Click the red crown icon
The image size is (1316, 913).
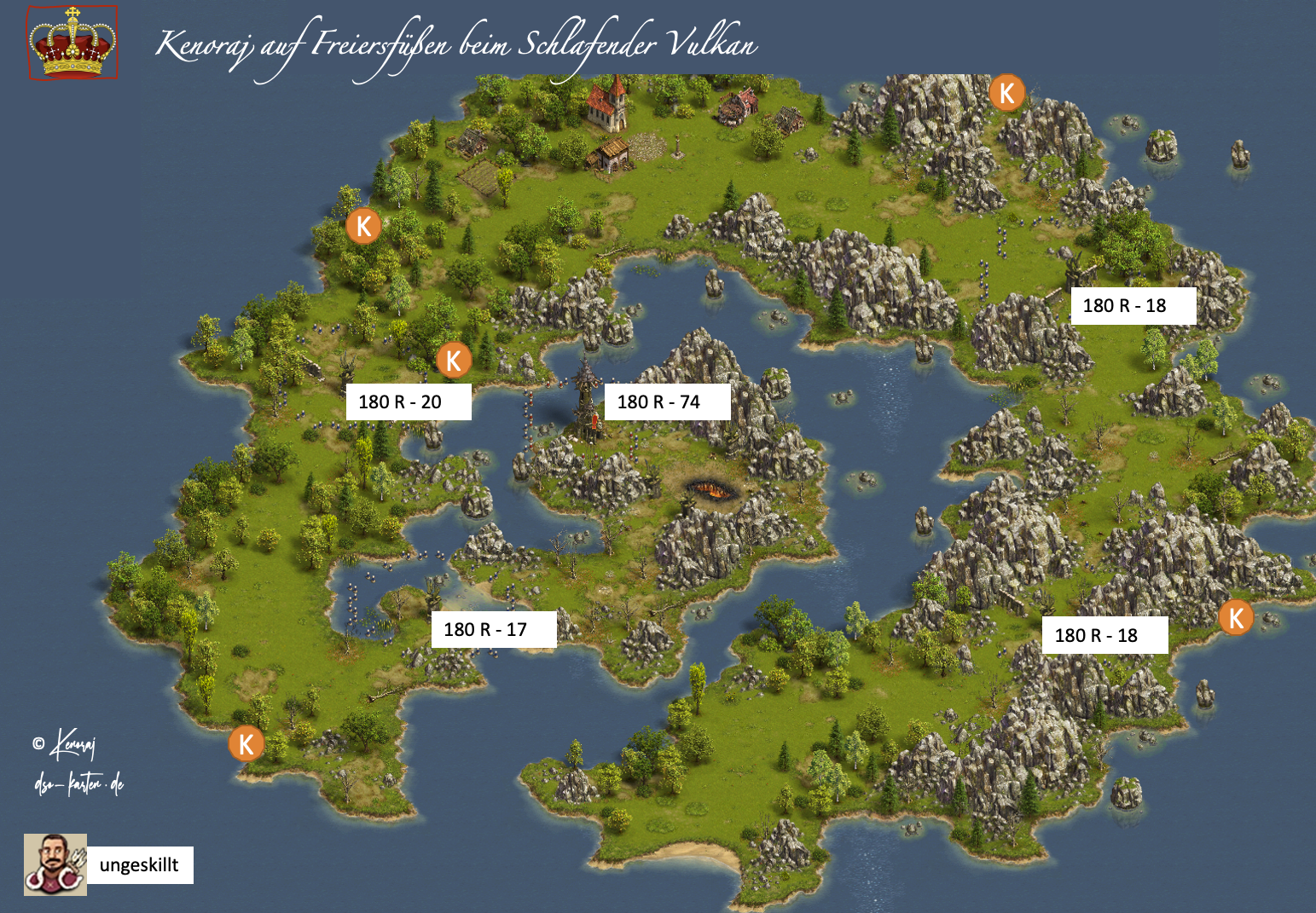coord(72,43)
